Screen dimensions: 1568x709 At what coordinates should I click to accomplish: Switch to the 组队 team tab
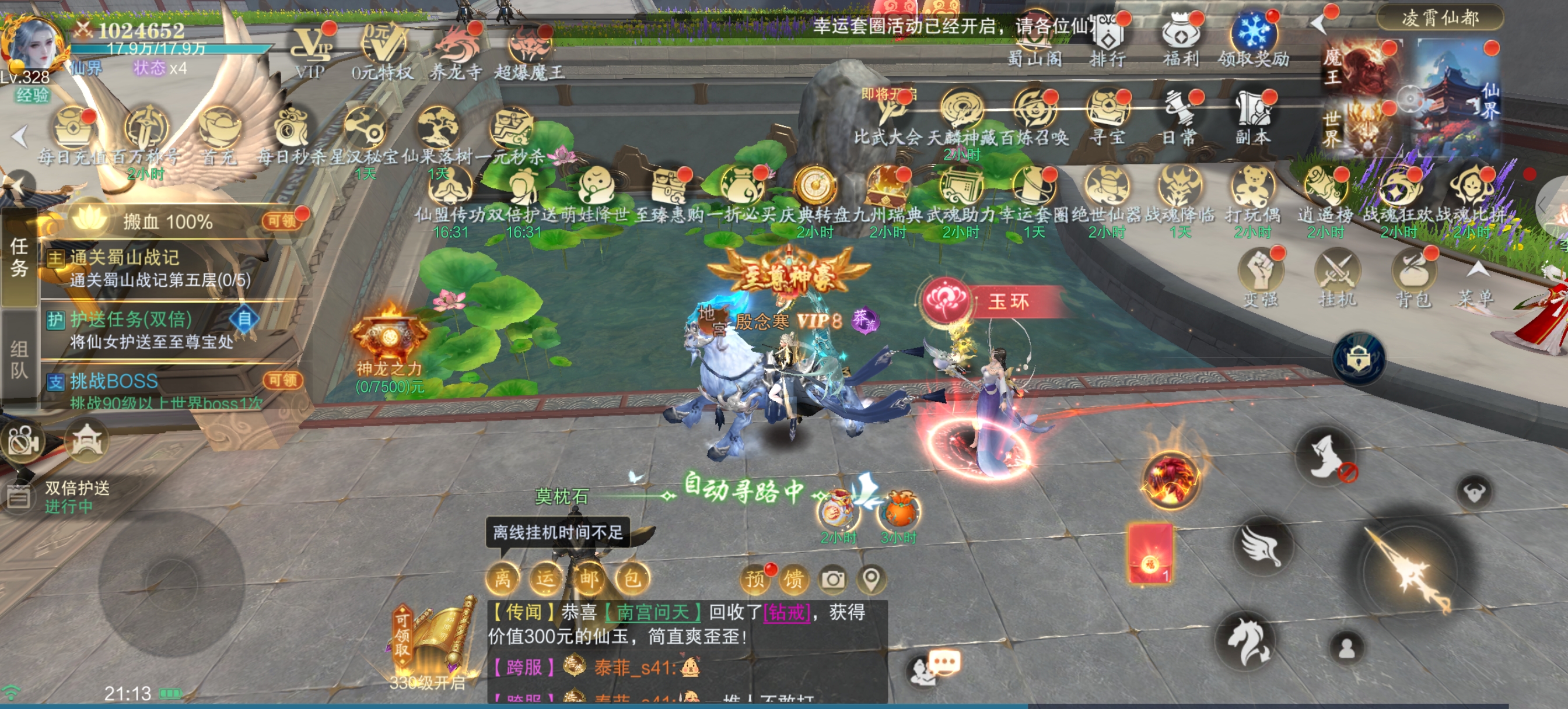[19, 359]
